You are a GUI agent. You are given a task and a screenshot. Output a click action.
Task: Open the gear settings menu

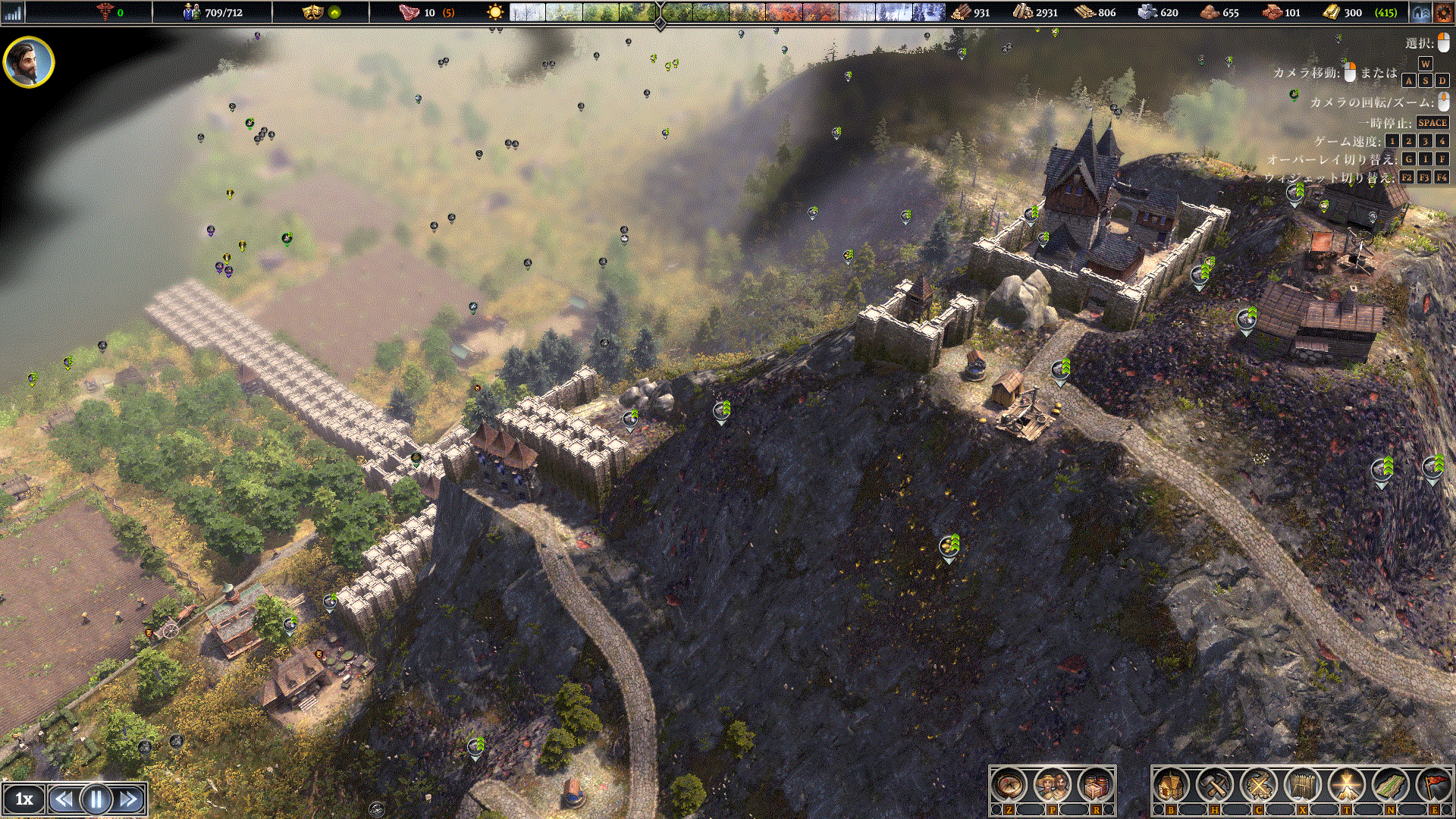[x=1443, y=12]
